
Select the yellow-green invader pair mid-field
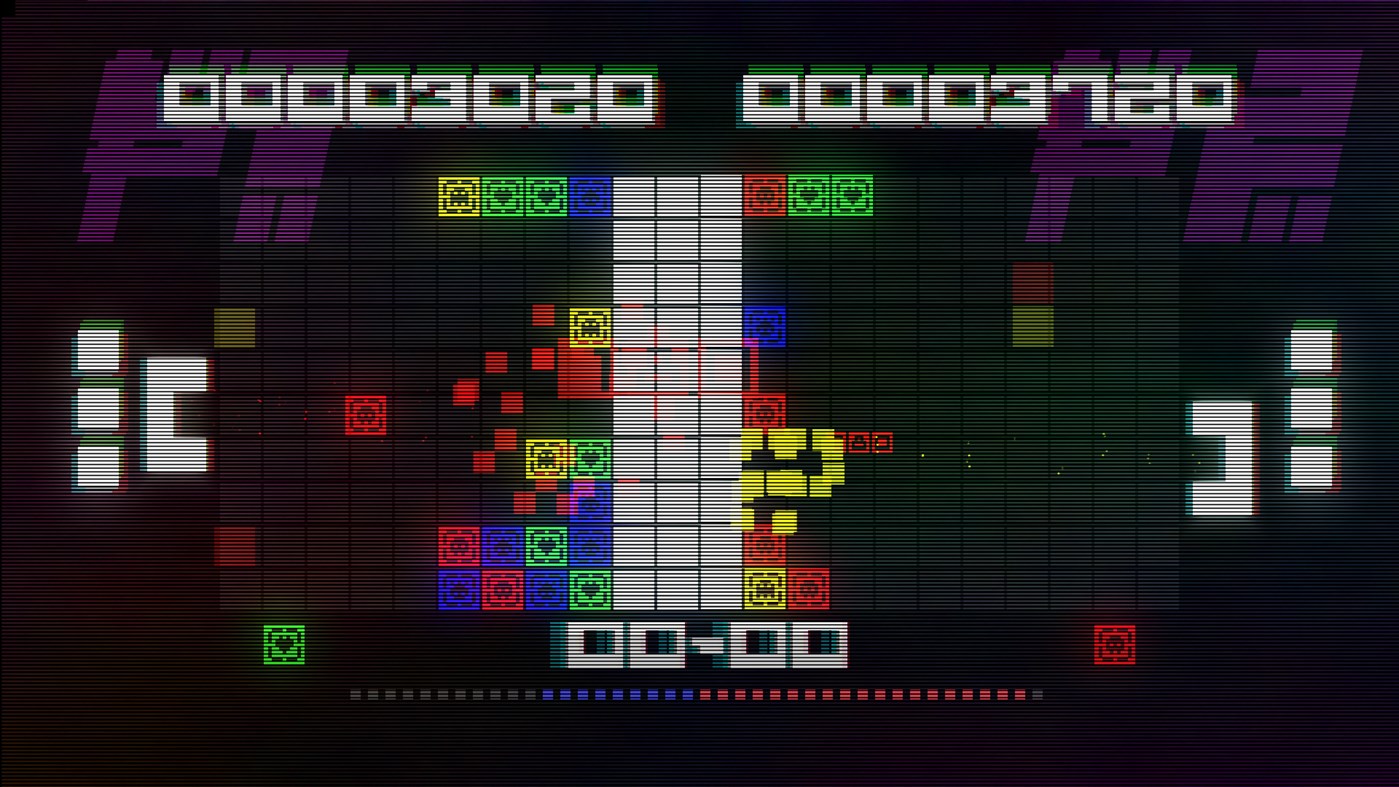564,458
